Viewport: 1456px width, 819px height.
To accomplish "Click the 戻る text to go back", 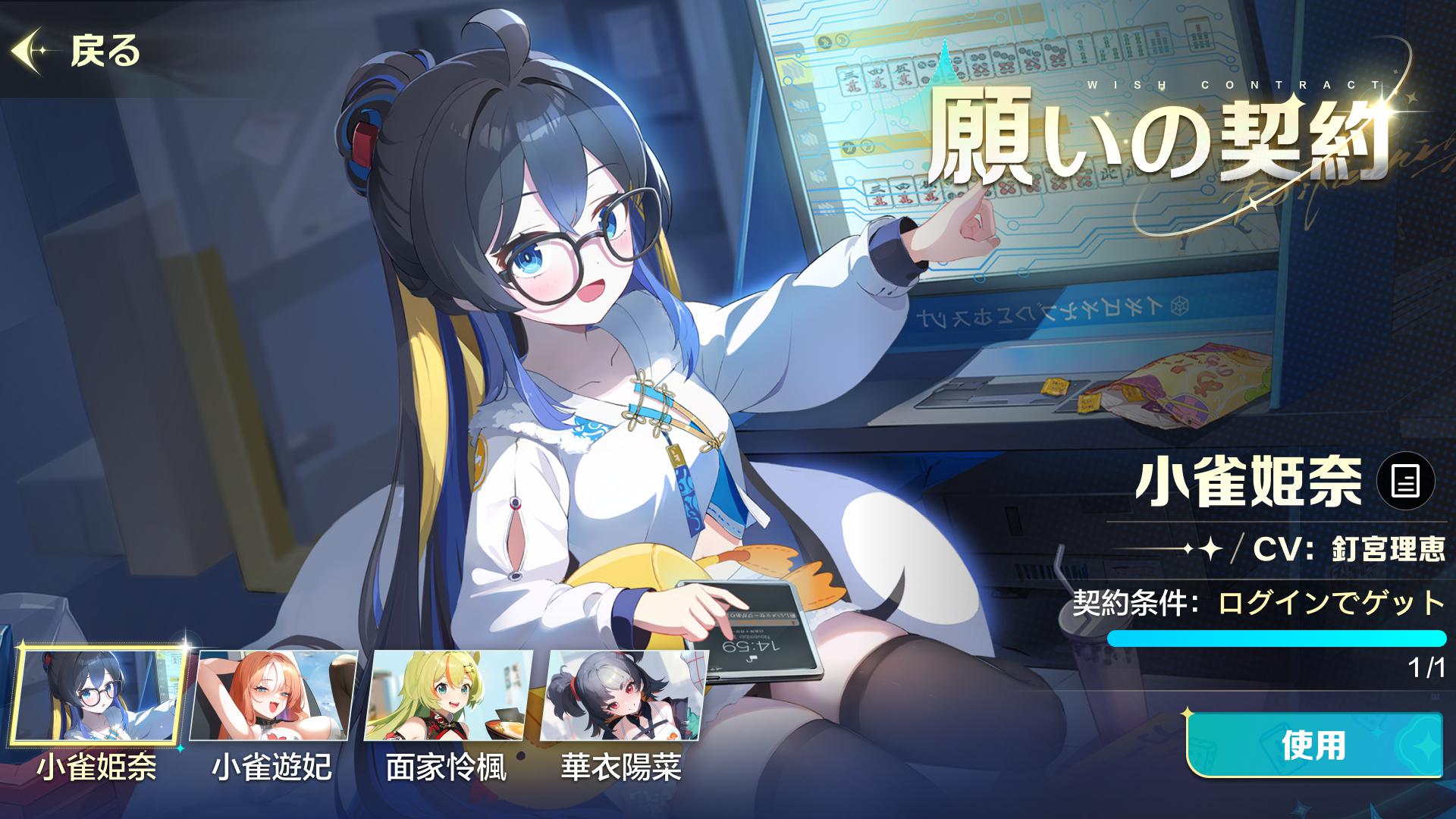I will (x=103, y=52).
